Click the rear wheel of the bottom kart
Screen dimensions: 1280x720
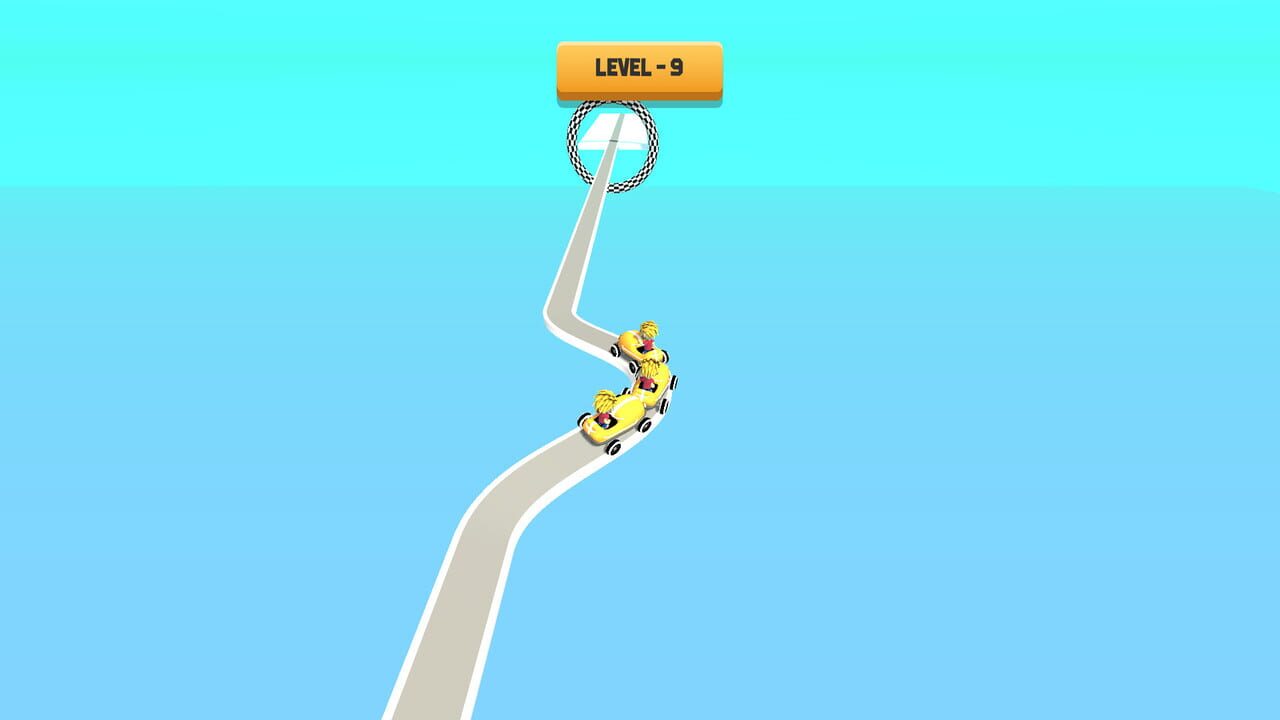pos(616,446)
